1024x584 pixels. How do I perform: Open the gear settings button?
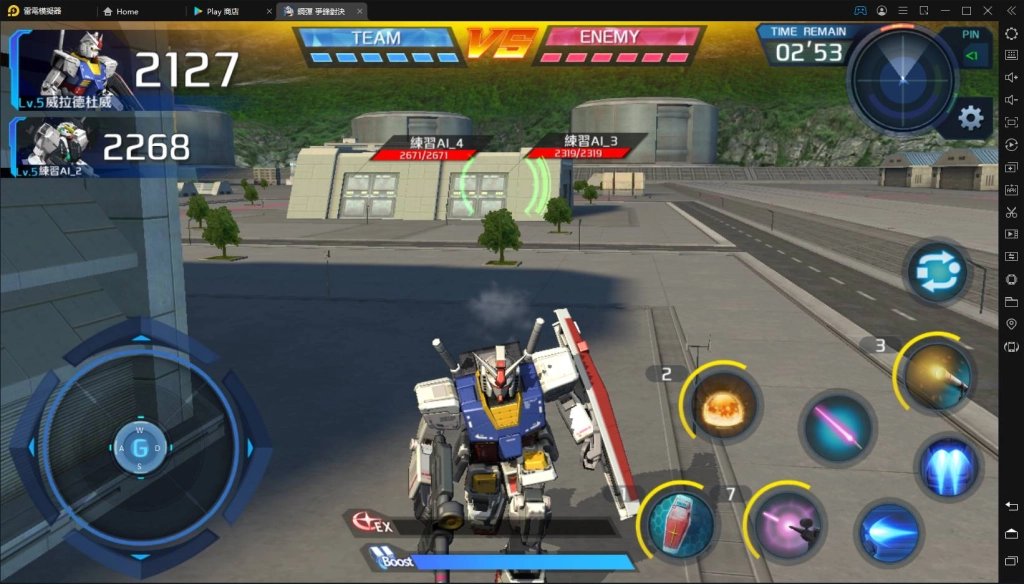970,118
